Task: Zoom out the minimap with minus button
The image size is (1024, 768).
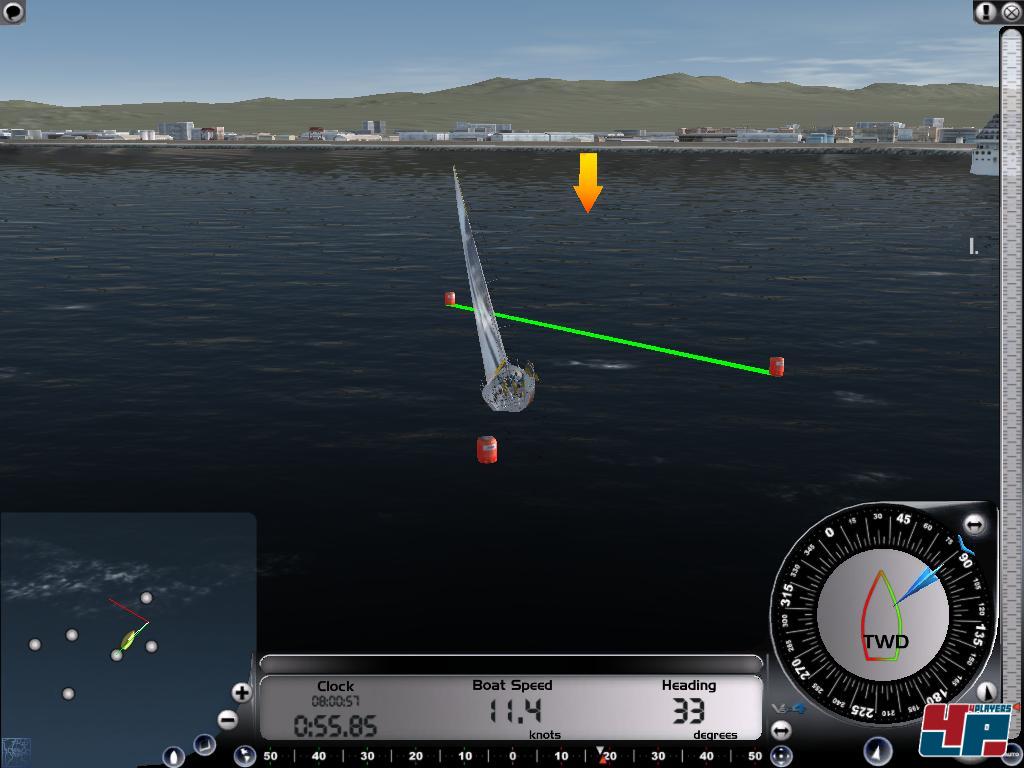Action: [229, 718]
